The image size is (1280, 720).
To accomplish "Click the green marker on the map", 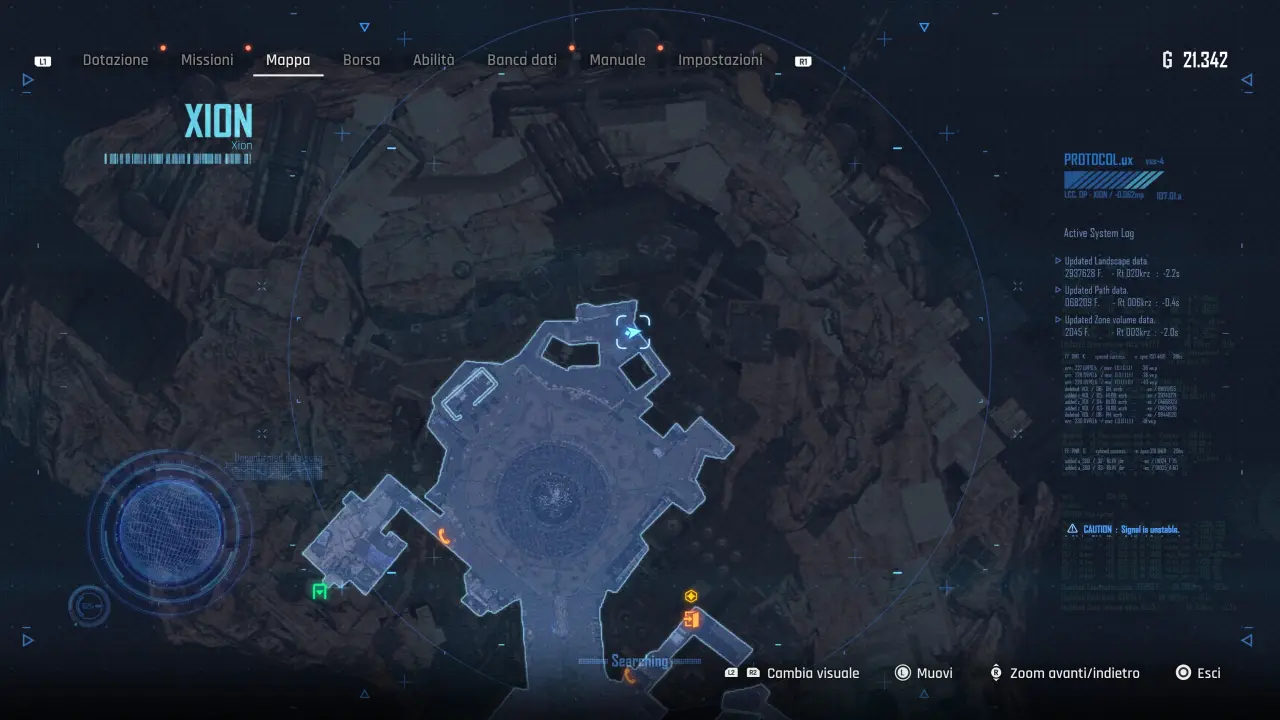I will click(320, 591).
